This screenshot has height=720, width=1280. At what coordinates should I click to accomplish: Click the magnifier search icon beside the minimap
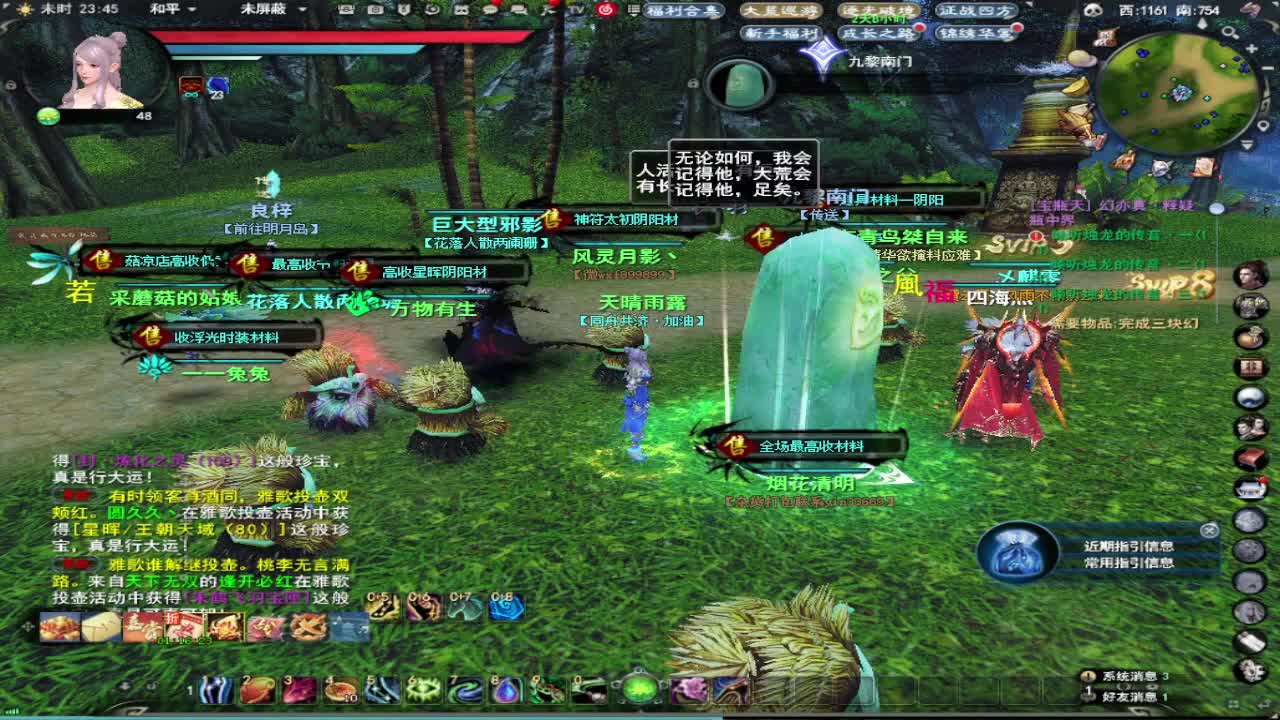click(x=1230, y=32)
